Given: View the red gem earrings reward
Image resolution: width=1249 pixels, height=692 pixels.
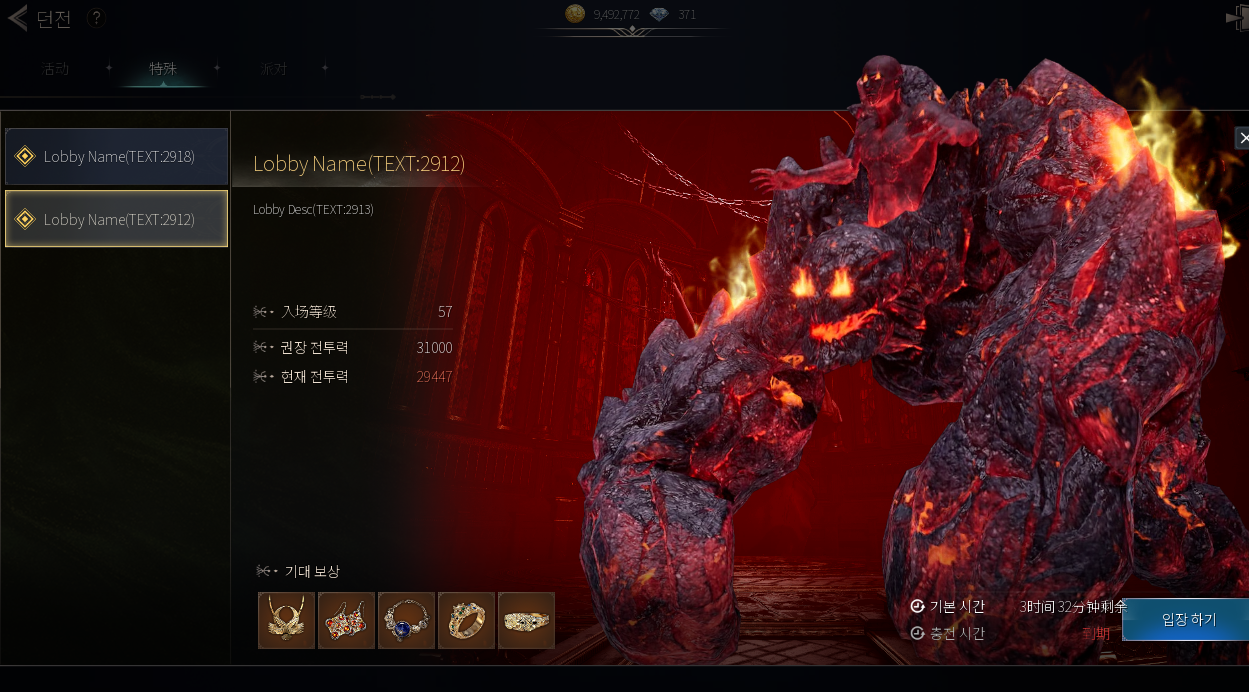Looking at the screenshot, I should coord(346,620).
